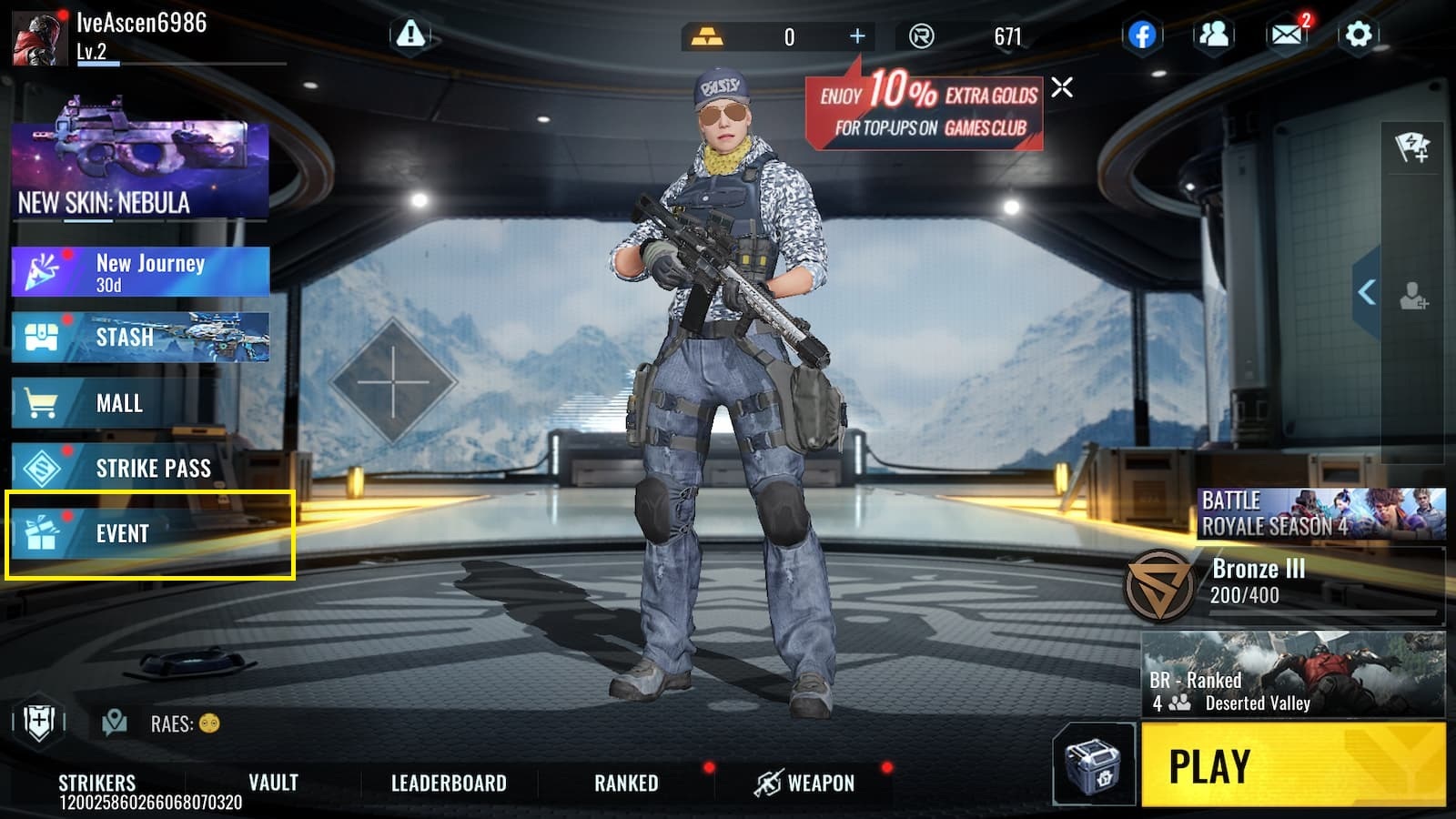Add gold using the plus button
Screen dimensions: 1456x819
tap(856, 36)
